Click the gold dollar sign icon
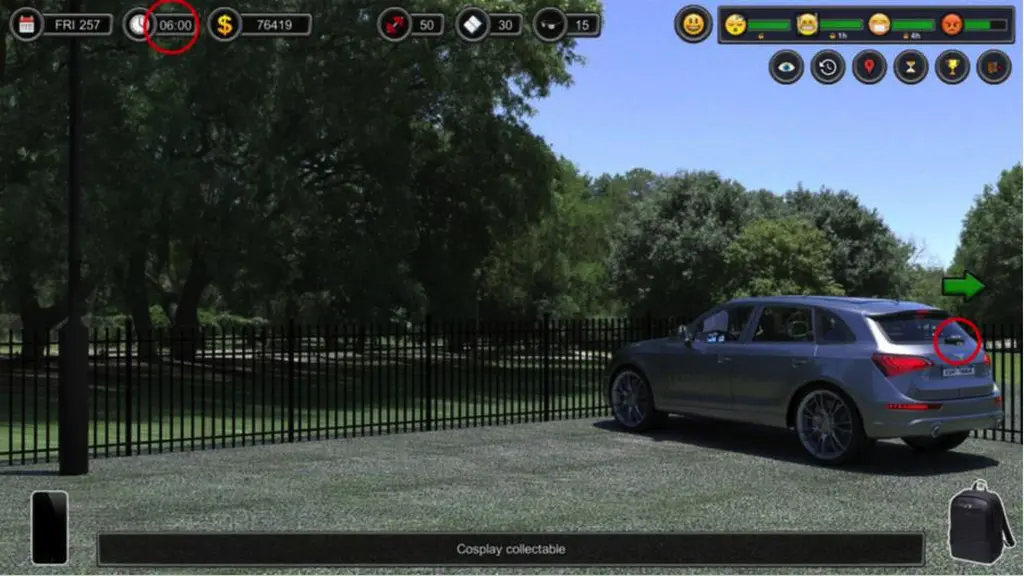The image size is (1024, 576). coord(225,24)
